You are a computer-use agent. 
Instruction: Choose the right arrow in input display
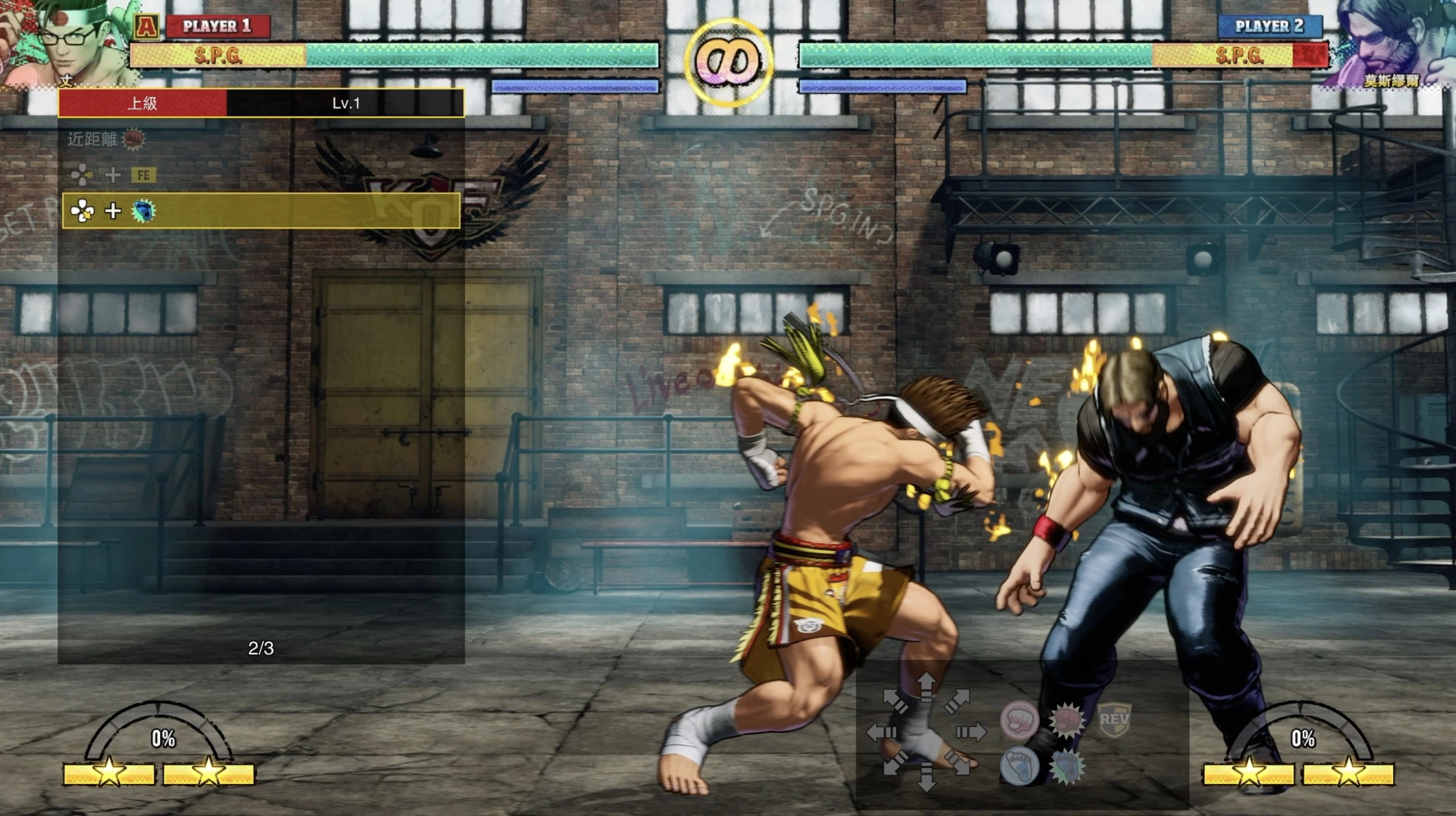971,733
